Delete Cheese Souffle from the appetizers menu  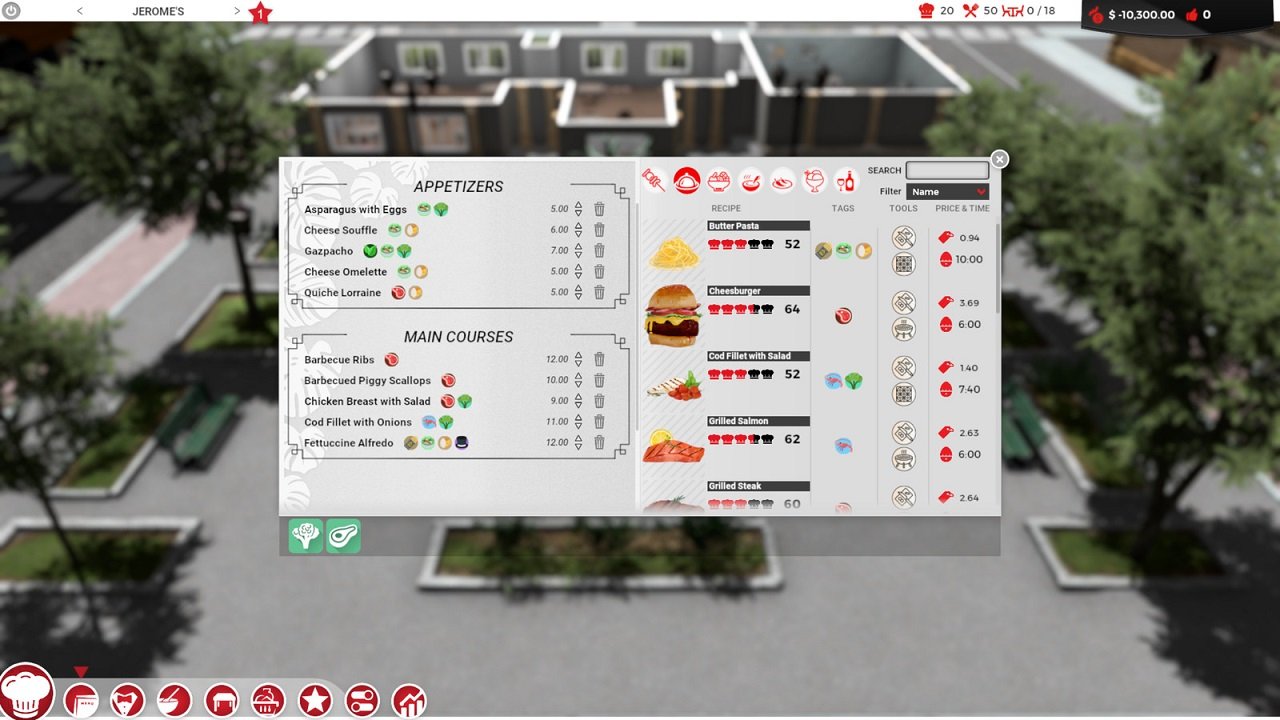tap(599, 229)
